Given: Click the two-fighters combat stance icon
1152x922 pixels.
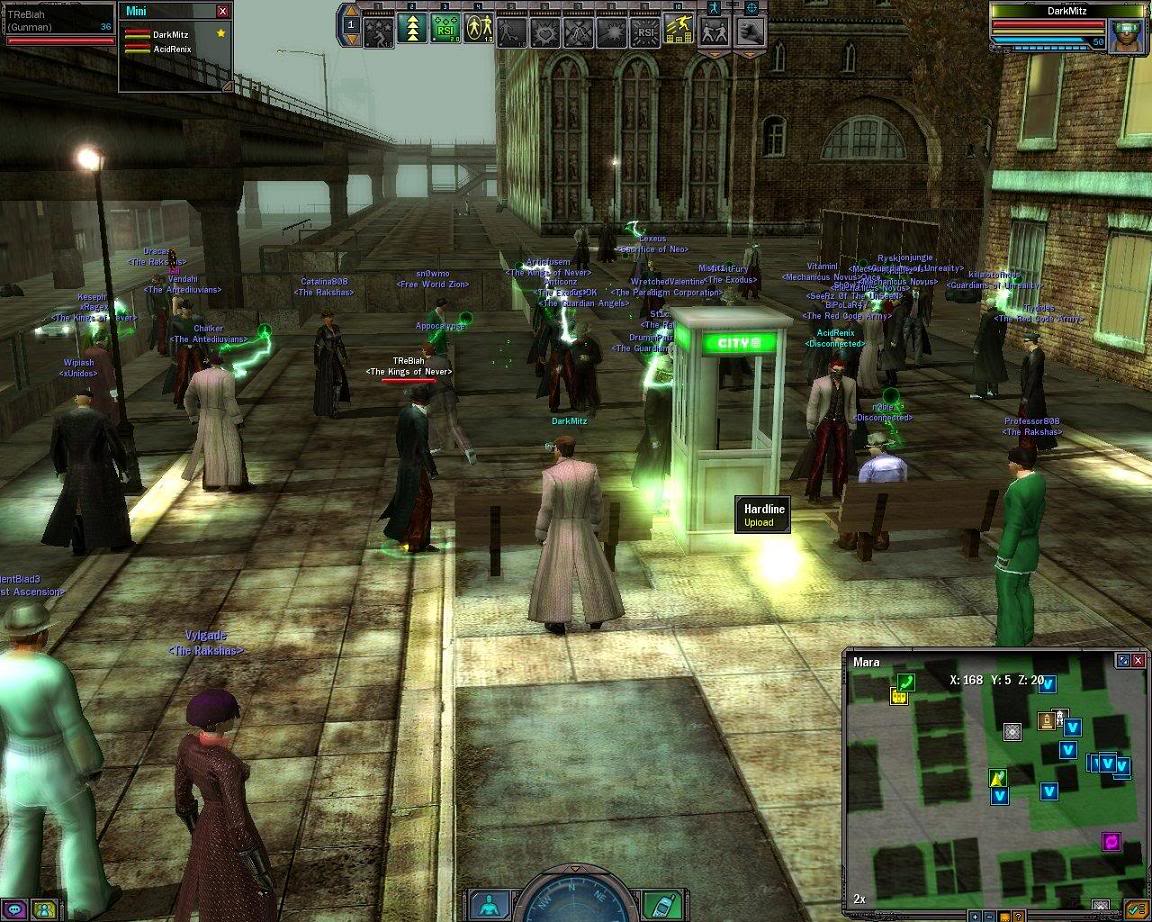Looking at the screenshot, I should pyautogui.click(x=713, y=30).
